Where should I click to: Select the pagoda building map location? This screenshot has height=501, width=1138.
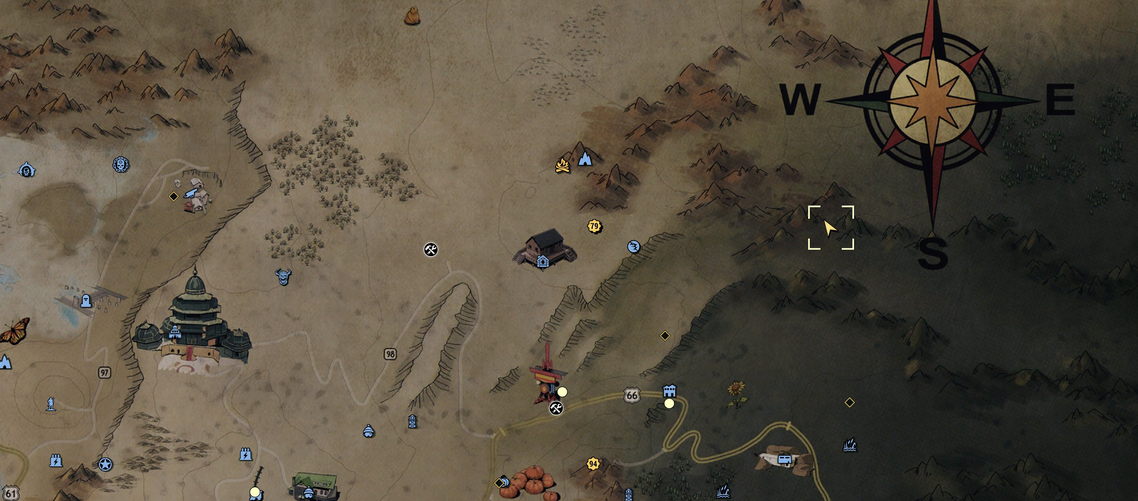(193, 320)
